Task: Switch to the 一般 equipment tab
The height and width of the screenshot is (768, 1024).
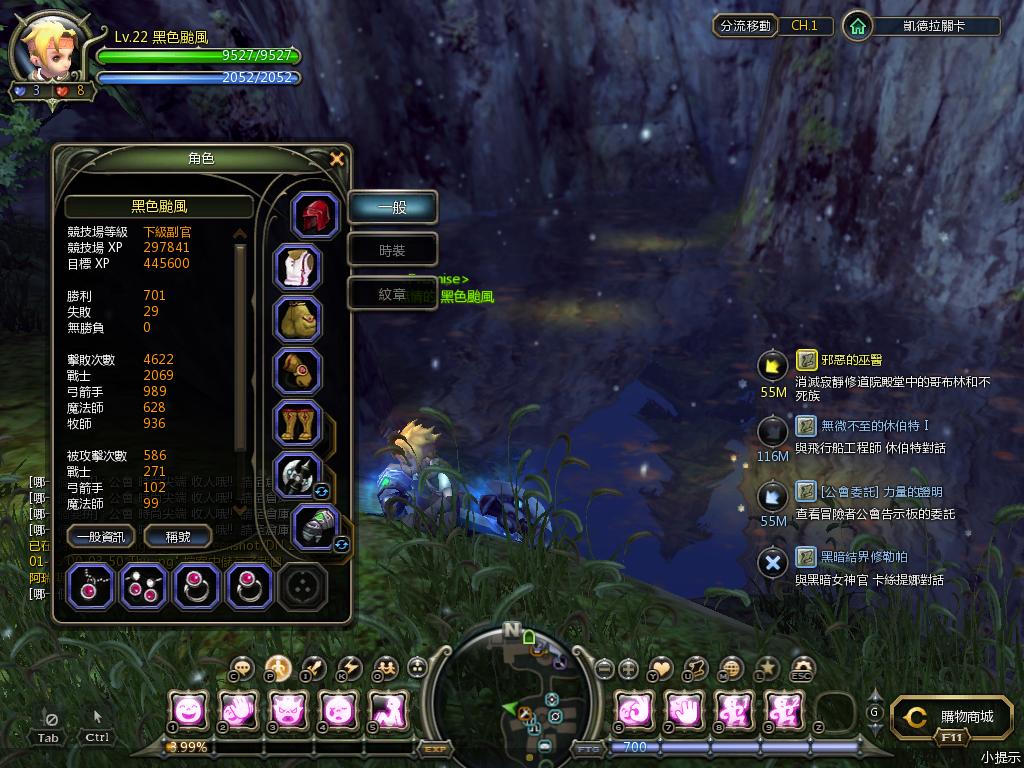Action: [x=392, y=208]
